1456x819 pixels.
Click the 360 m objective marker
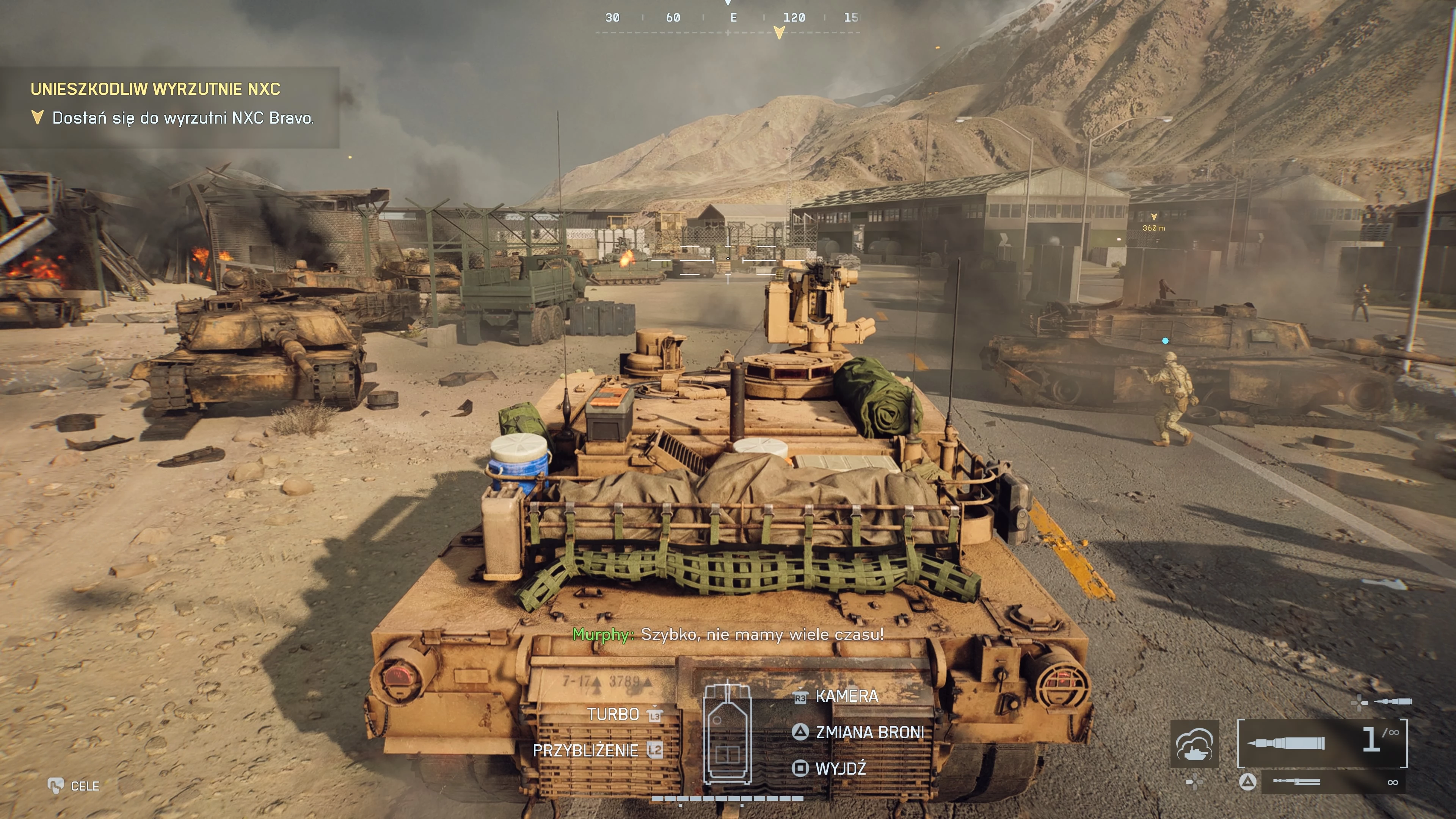click(x=1153, y=223)
